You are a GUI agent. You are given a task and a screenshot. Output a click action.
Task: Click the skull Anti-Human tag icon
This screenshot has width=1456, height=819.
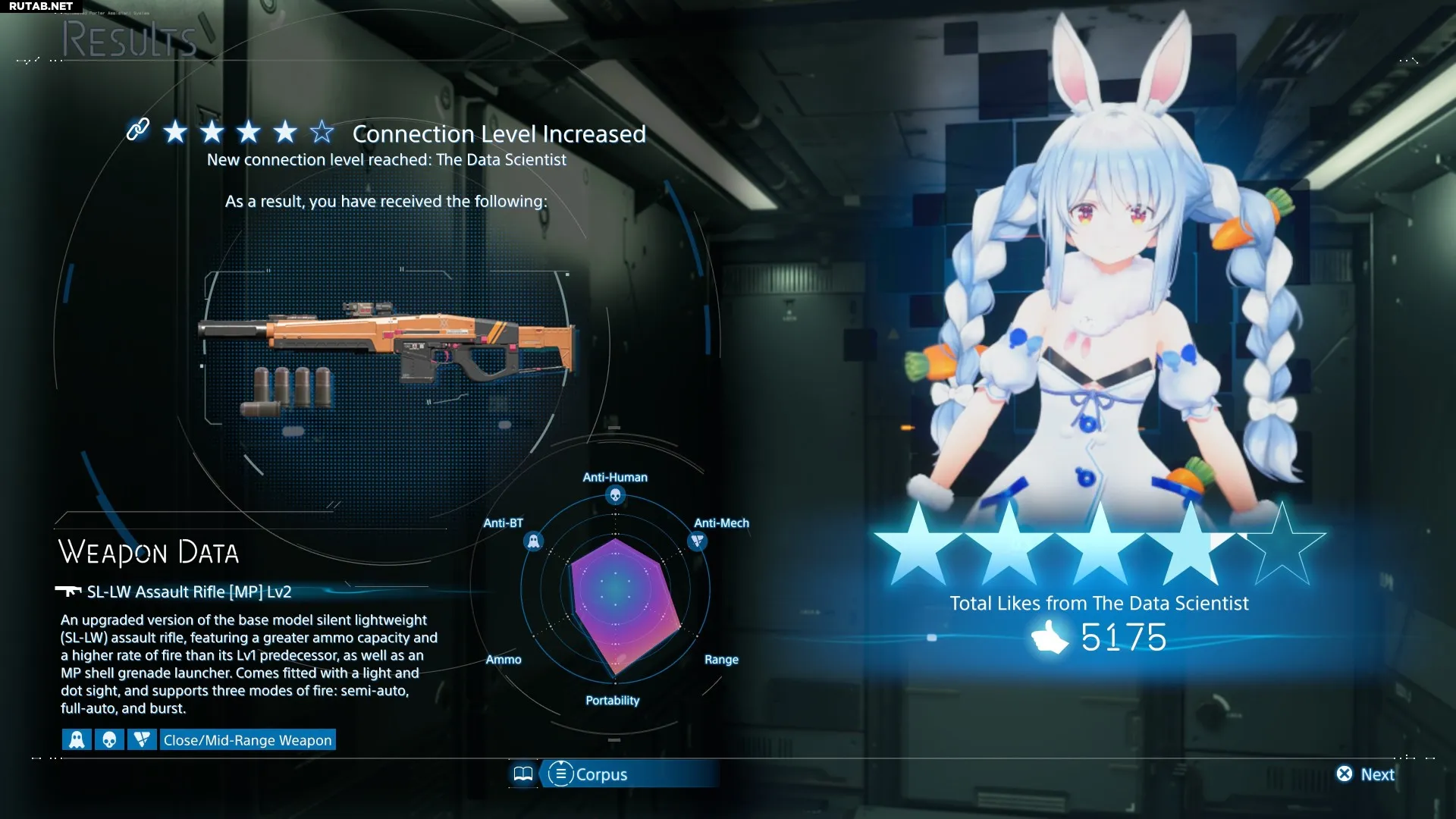pyautogui.click(x=109, y=740)
